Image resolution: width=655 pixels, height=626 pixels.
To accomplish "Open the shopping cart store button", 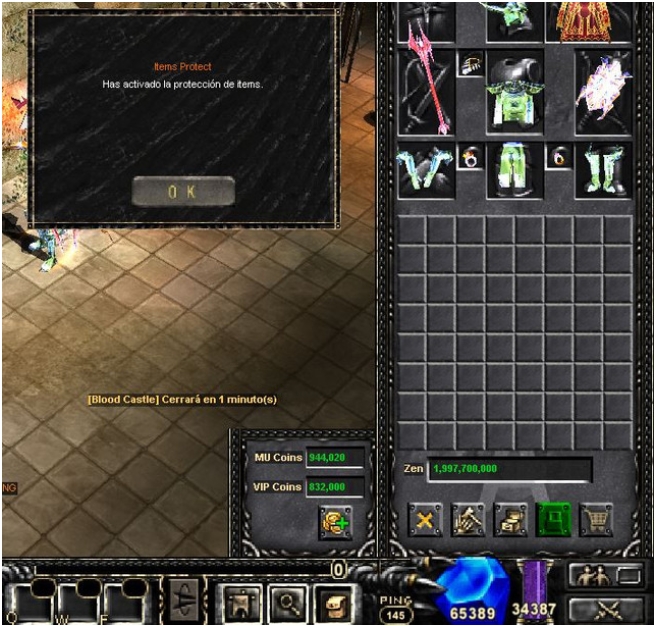I will 597,520.
